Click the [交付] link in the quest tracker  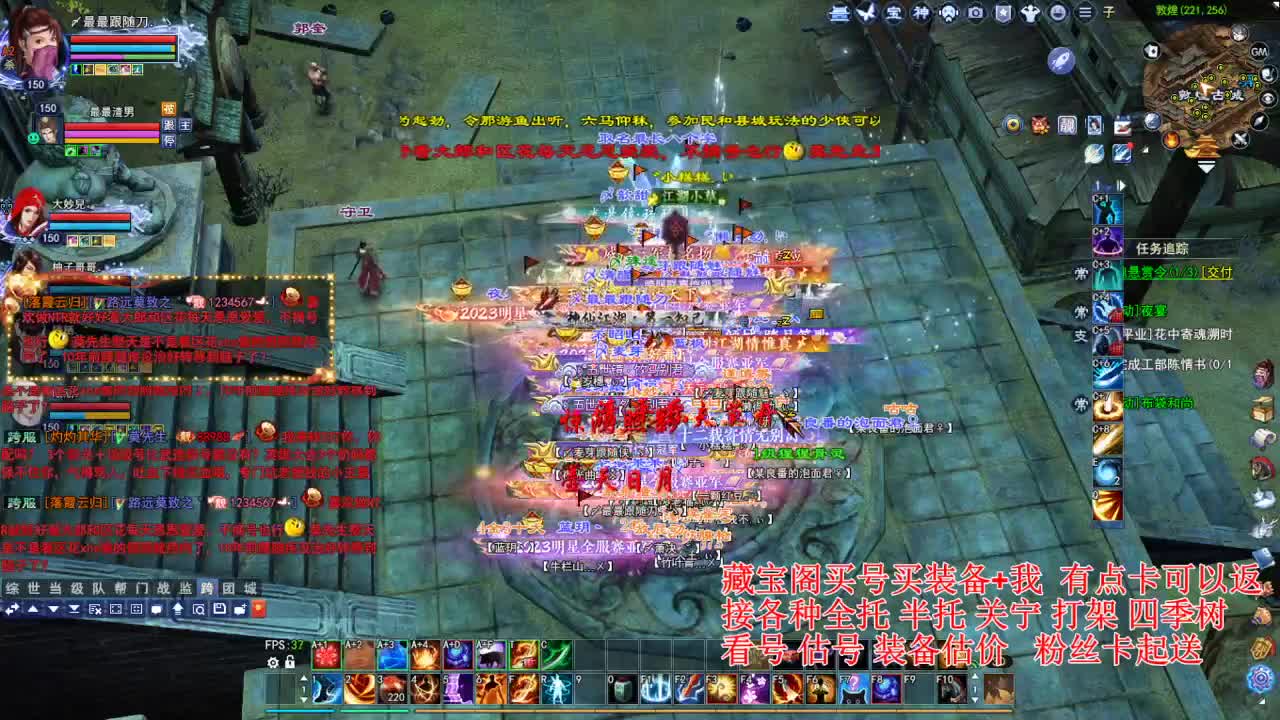pyautogui.click(x=1217, y=272)
